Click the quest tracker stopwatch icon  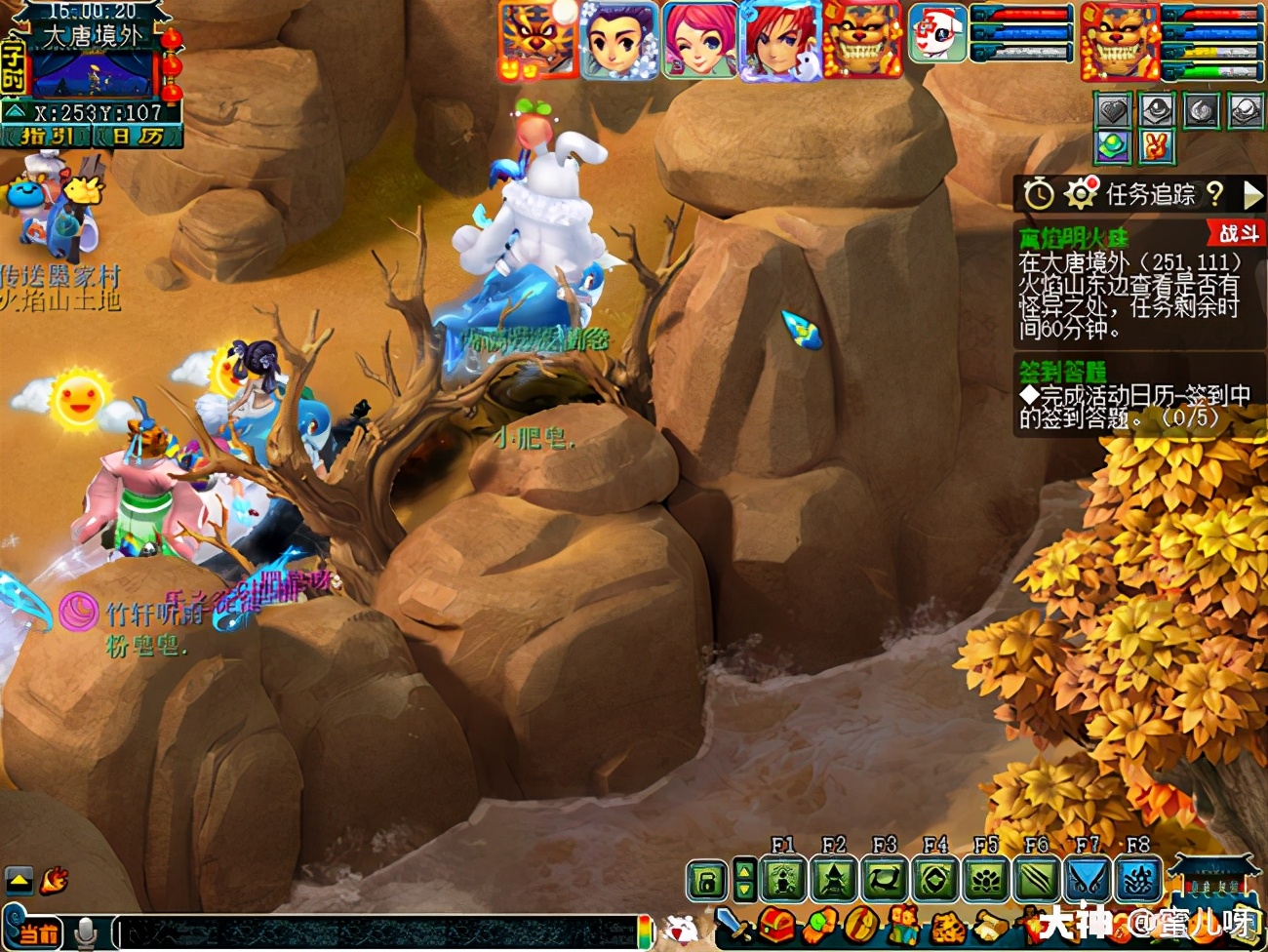(x=1039, y=194)
